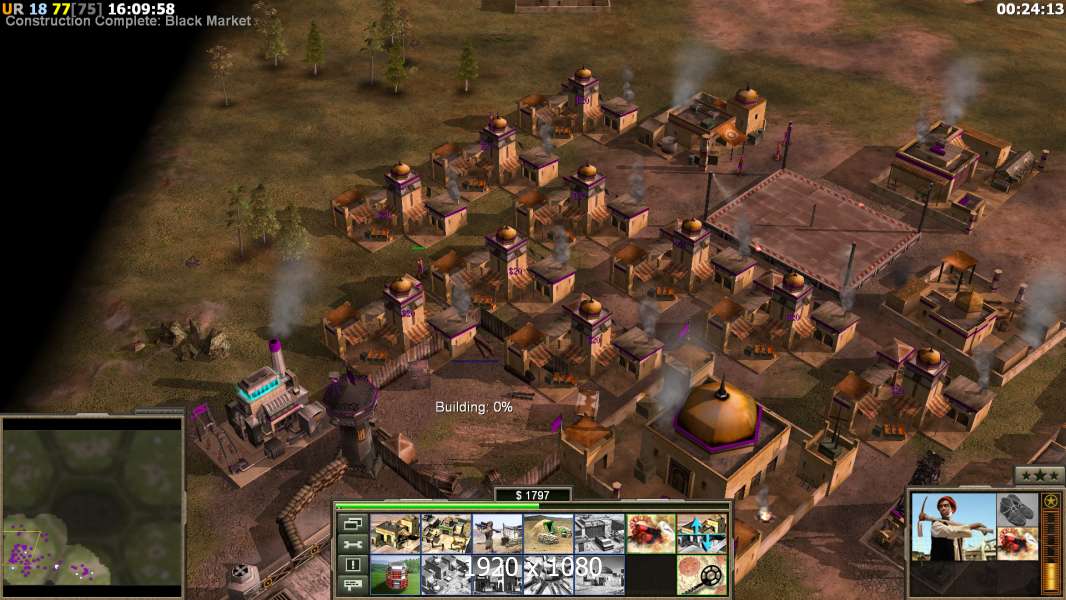The height and width of the screenshot is (600, 1066).
Task: Open the chat communicator button
Action: pyautogui.click(x=352, y=585)
